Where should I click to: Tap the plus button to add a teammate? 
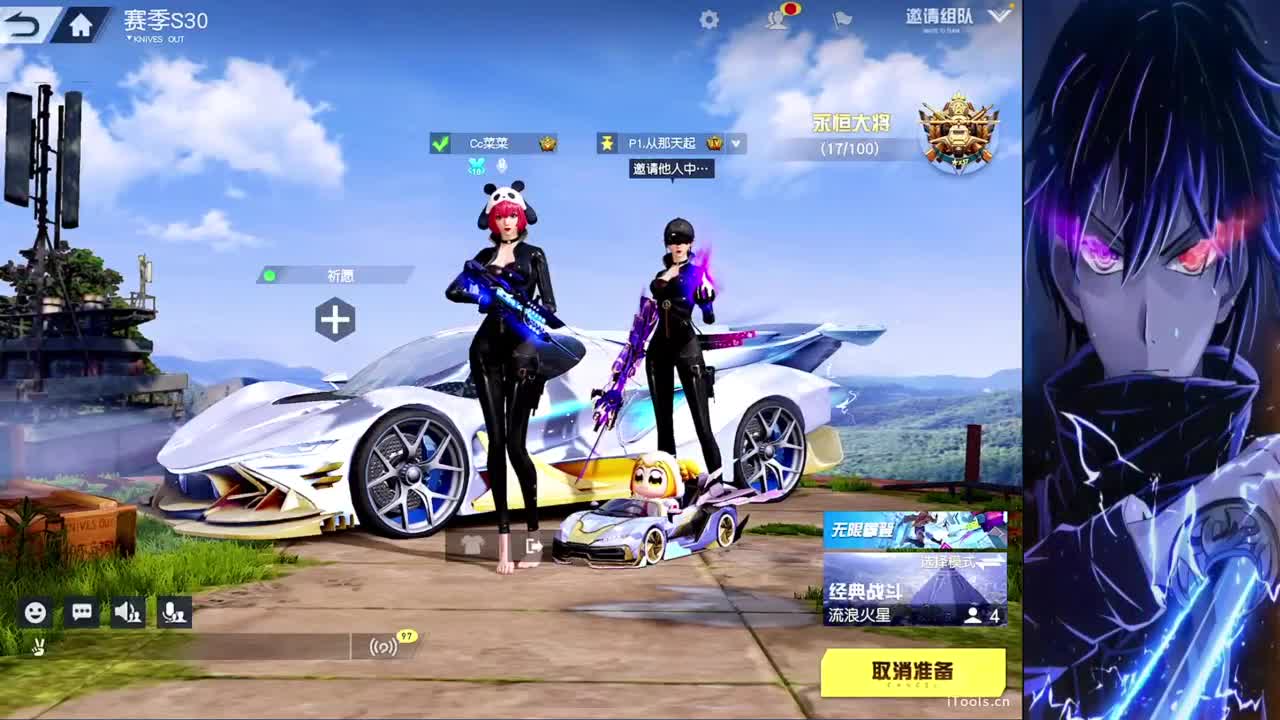pyautogui.click(x=336, y=320)
